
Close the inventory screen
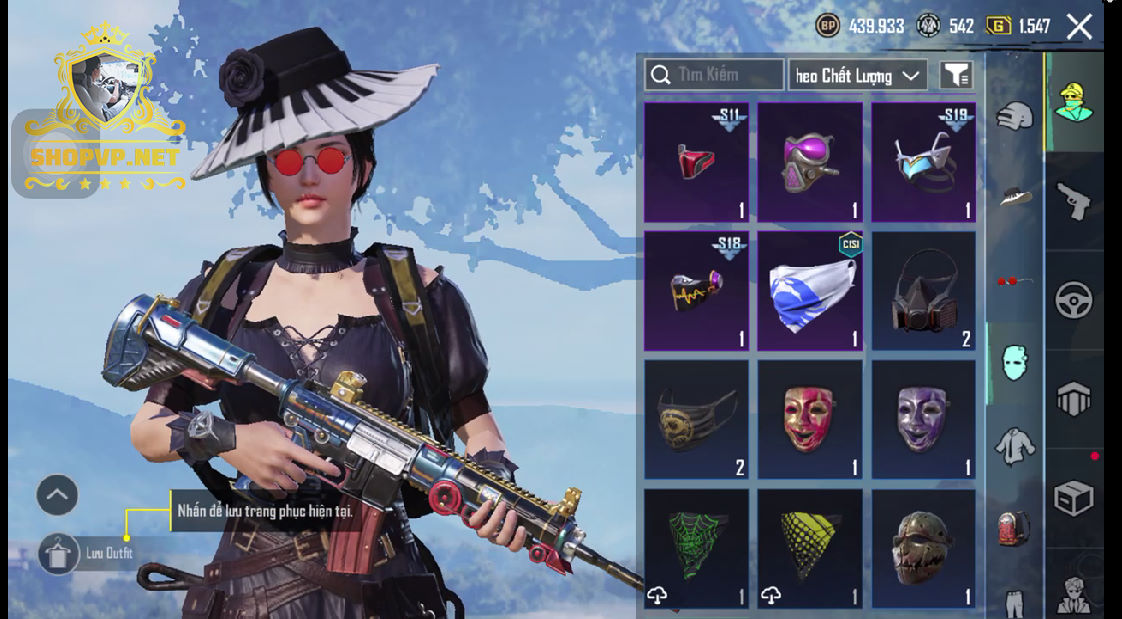(1079, 27)
